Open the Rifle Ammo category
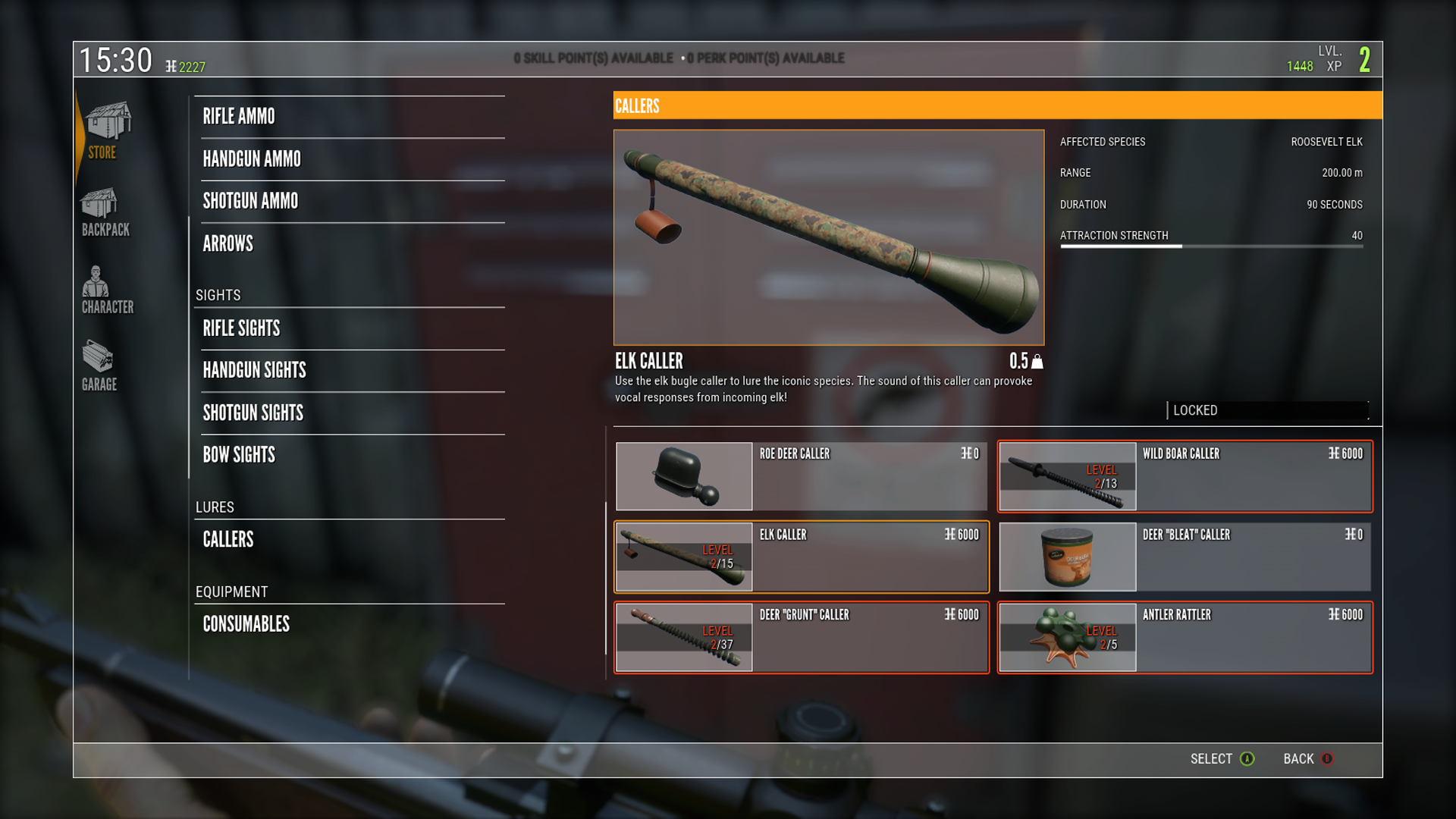 (239, 117)
